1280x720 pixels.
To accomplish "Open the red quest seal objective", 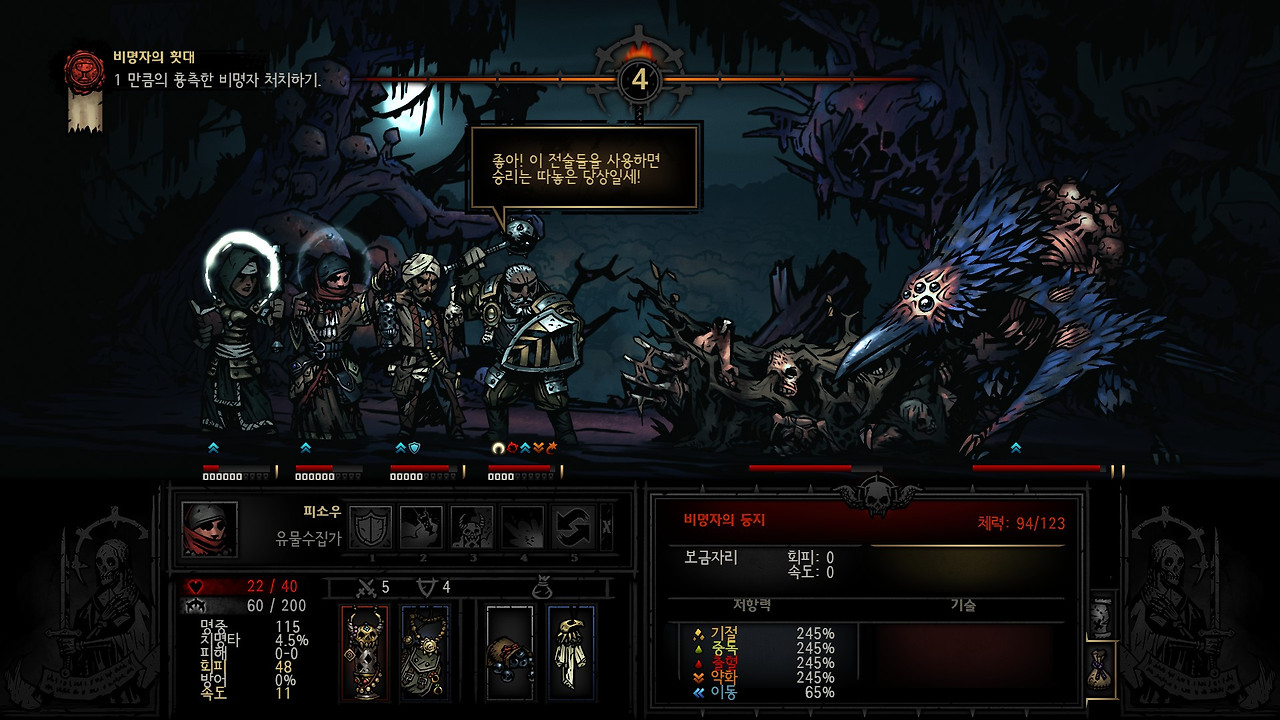I will (84, 71).
